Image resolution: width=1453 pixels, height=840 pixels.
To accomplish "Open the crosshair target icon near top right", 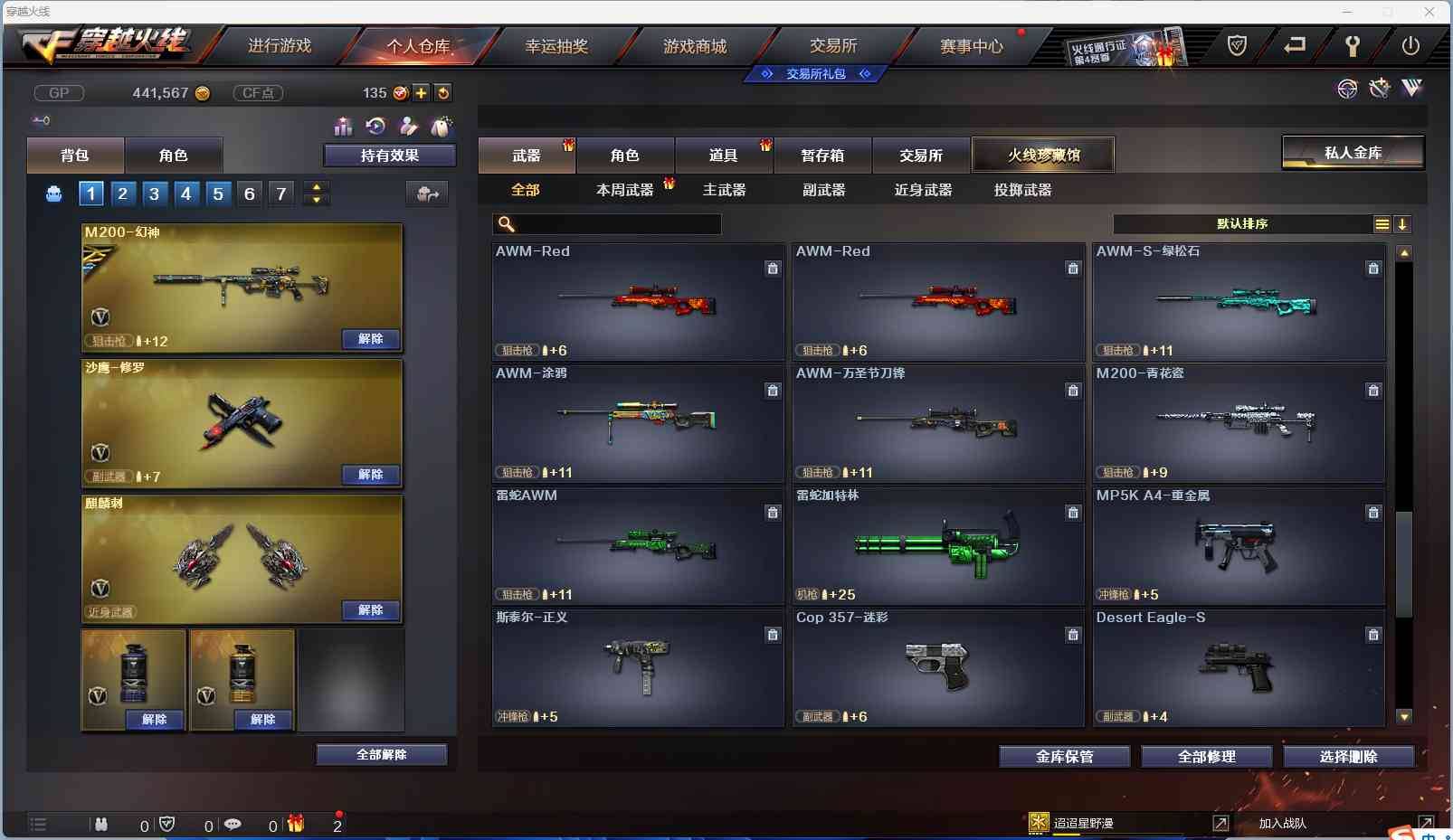I will pos(1347,89).
